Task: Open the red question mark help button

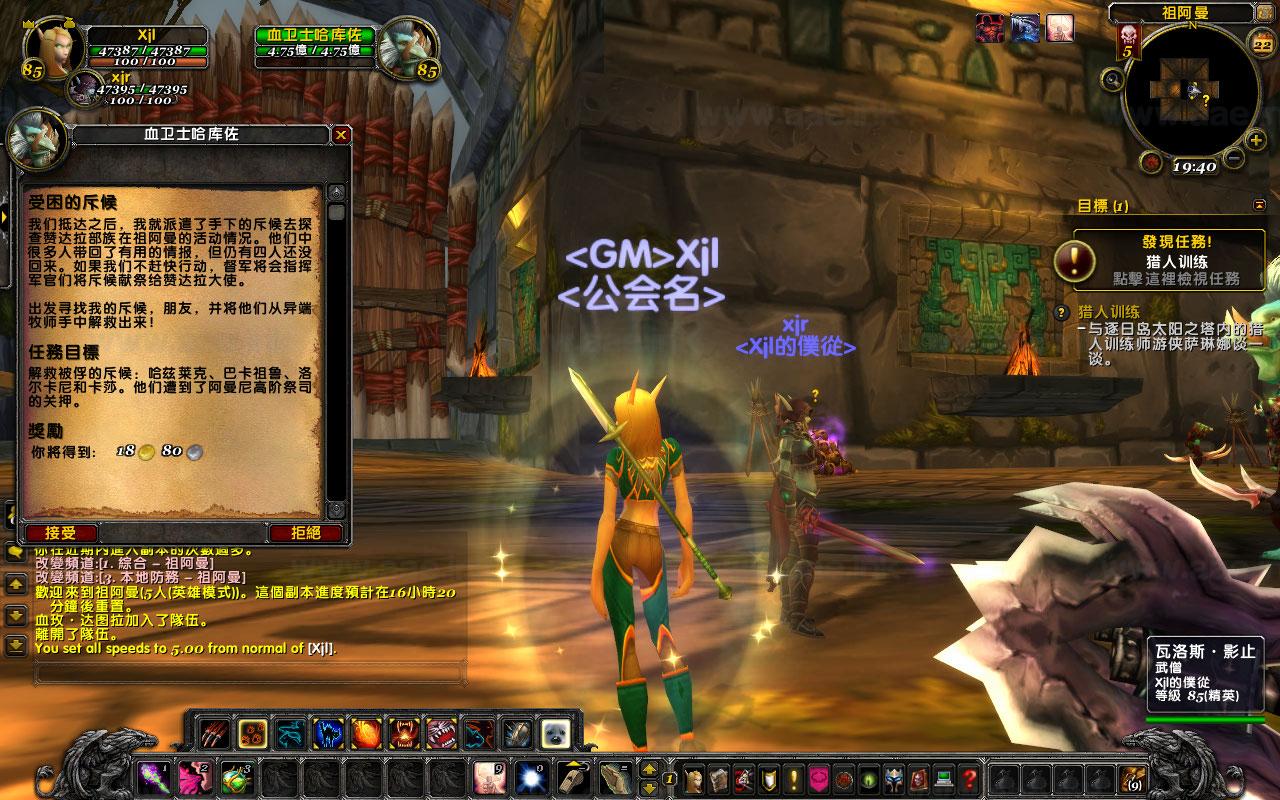Action: [x=969, y=777]
